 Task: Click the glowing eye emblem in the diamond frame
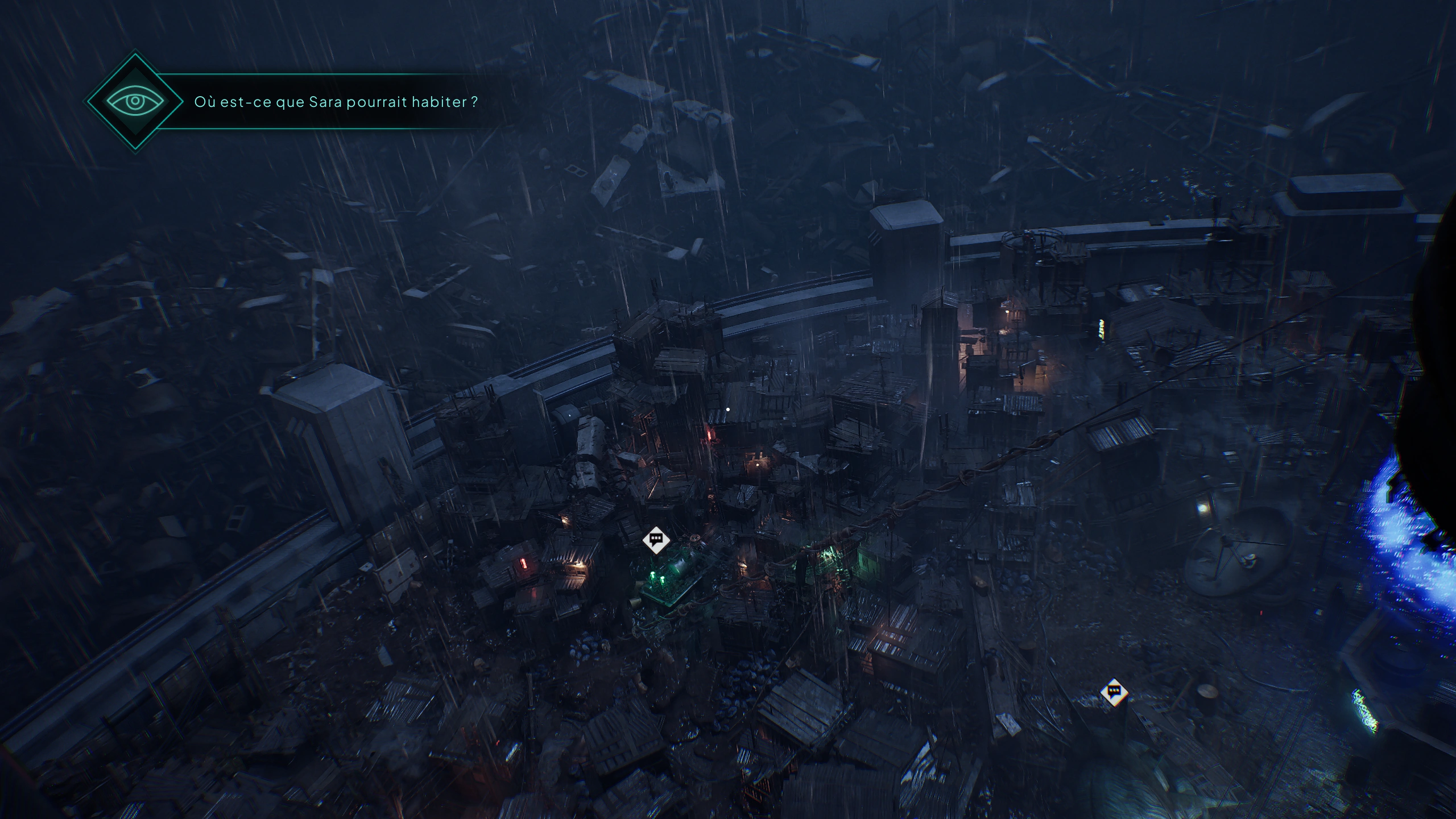point(135,101)
